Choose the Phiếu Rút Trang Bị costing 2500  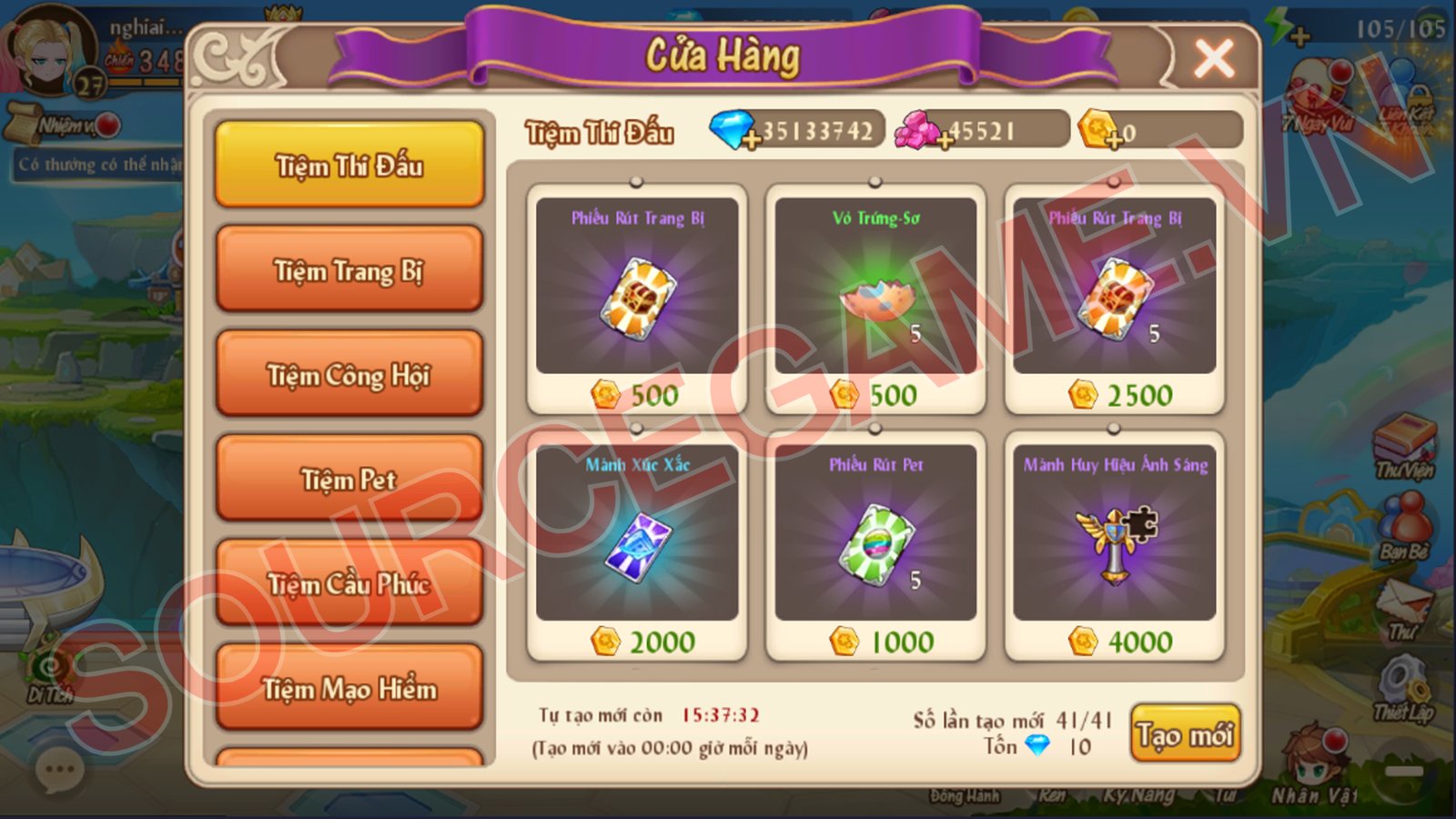[x=1114, y=298]
